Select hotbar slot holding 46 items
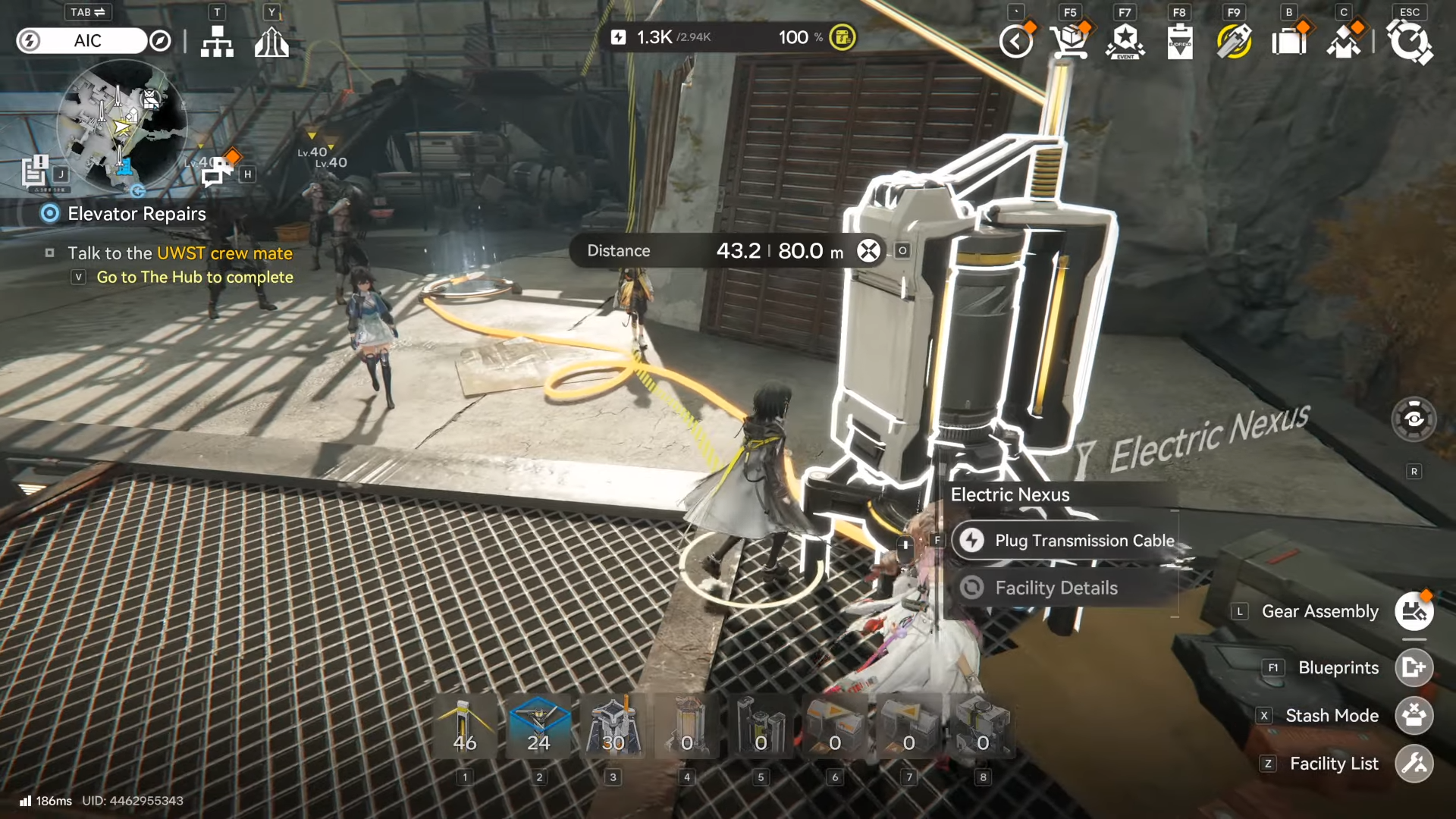Screen dimensions: 1456x819 465,726
